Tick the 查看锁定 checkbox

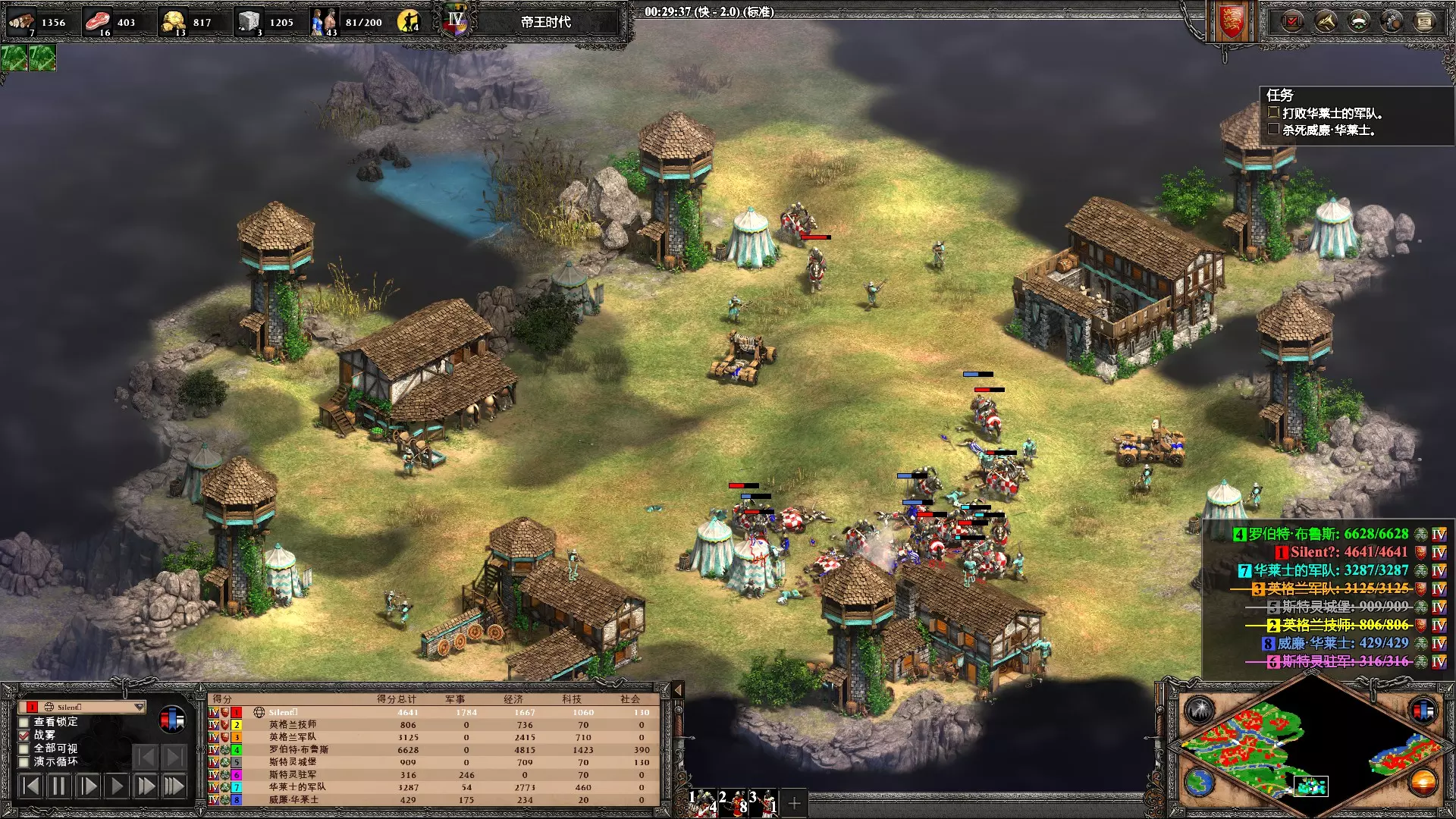[24, 722]
